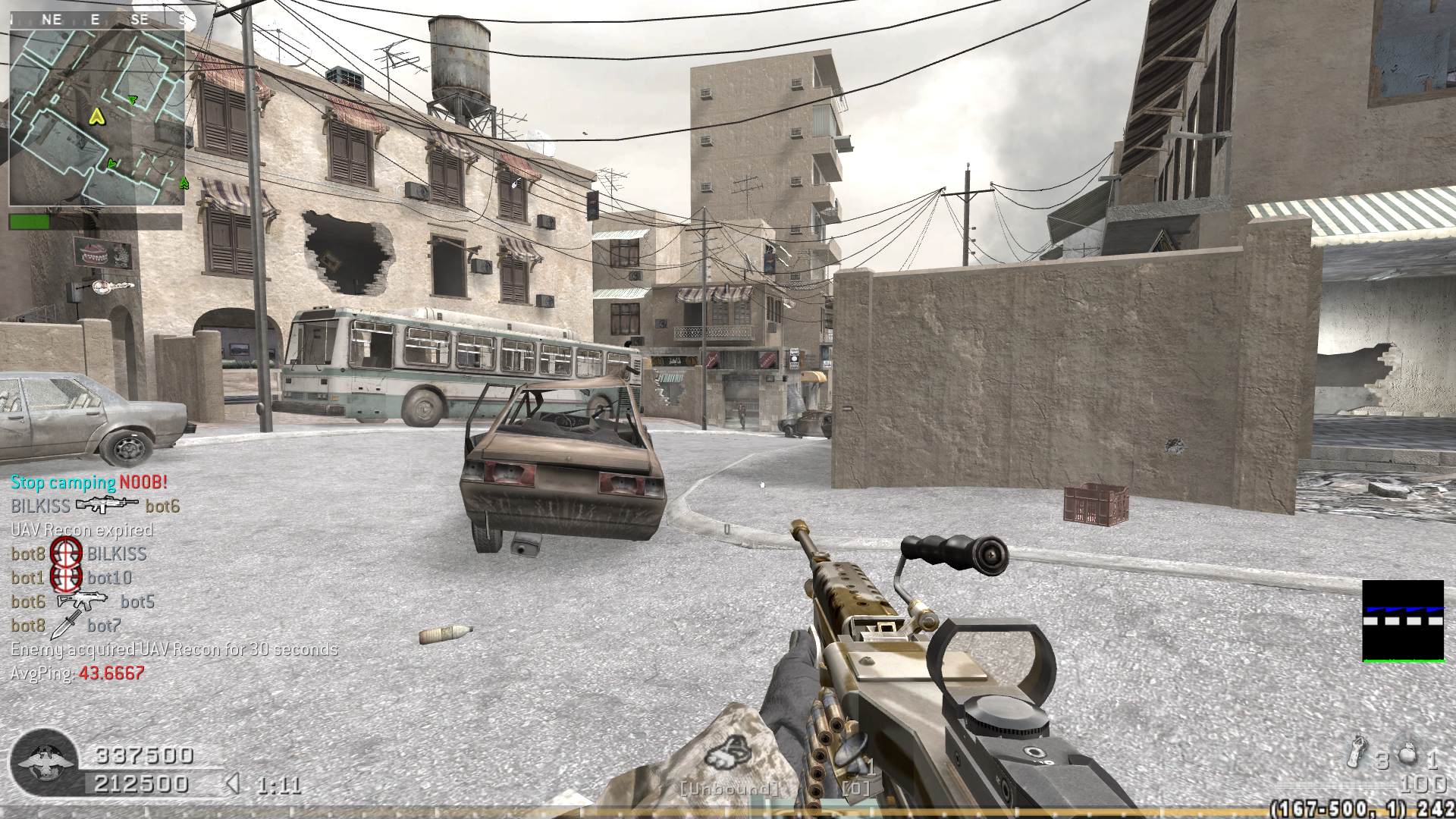Click the compass heading strip
1456x819 pixels.
click(97, 20)
